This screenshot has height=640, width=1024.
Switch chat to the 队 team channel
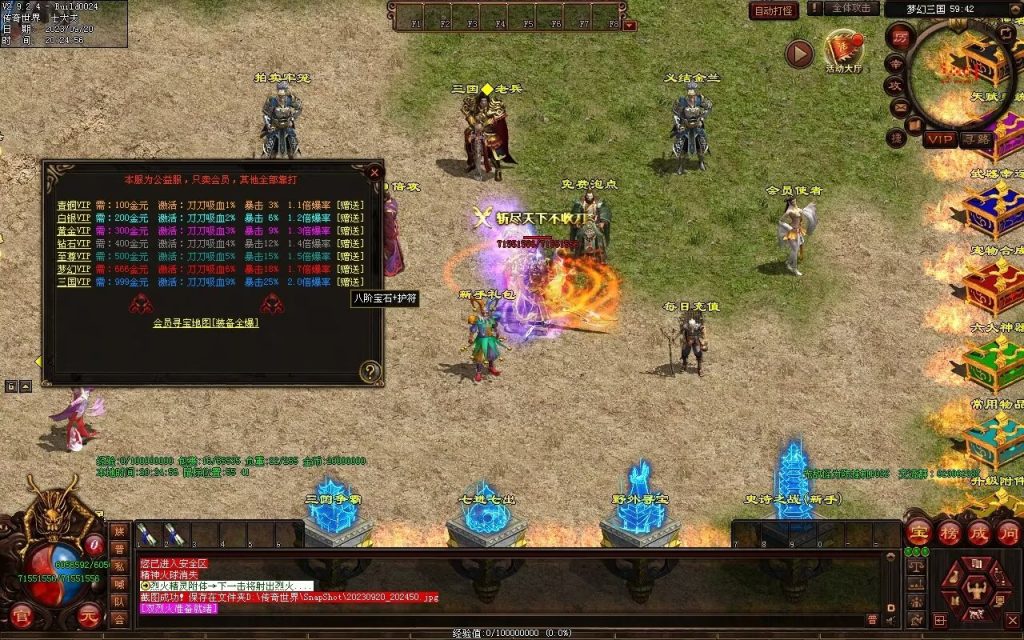pyautogui.click(x=120, y=602)
